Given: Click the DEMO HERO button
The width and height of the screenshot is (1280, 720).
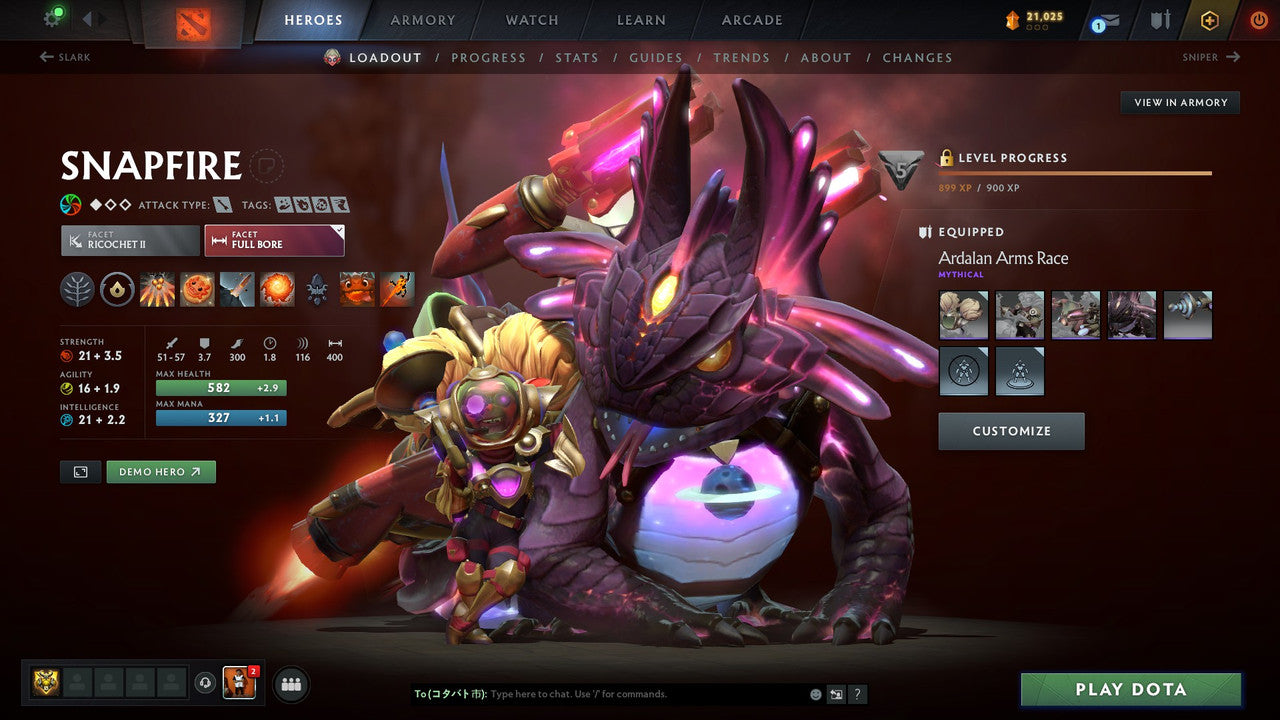Looking at the screenshot, I should (x=161, y=471).
